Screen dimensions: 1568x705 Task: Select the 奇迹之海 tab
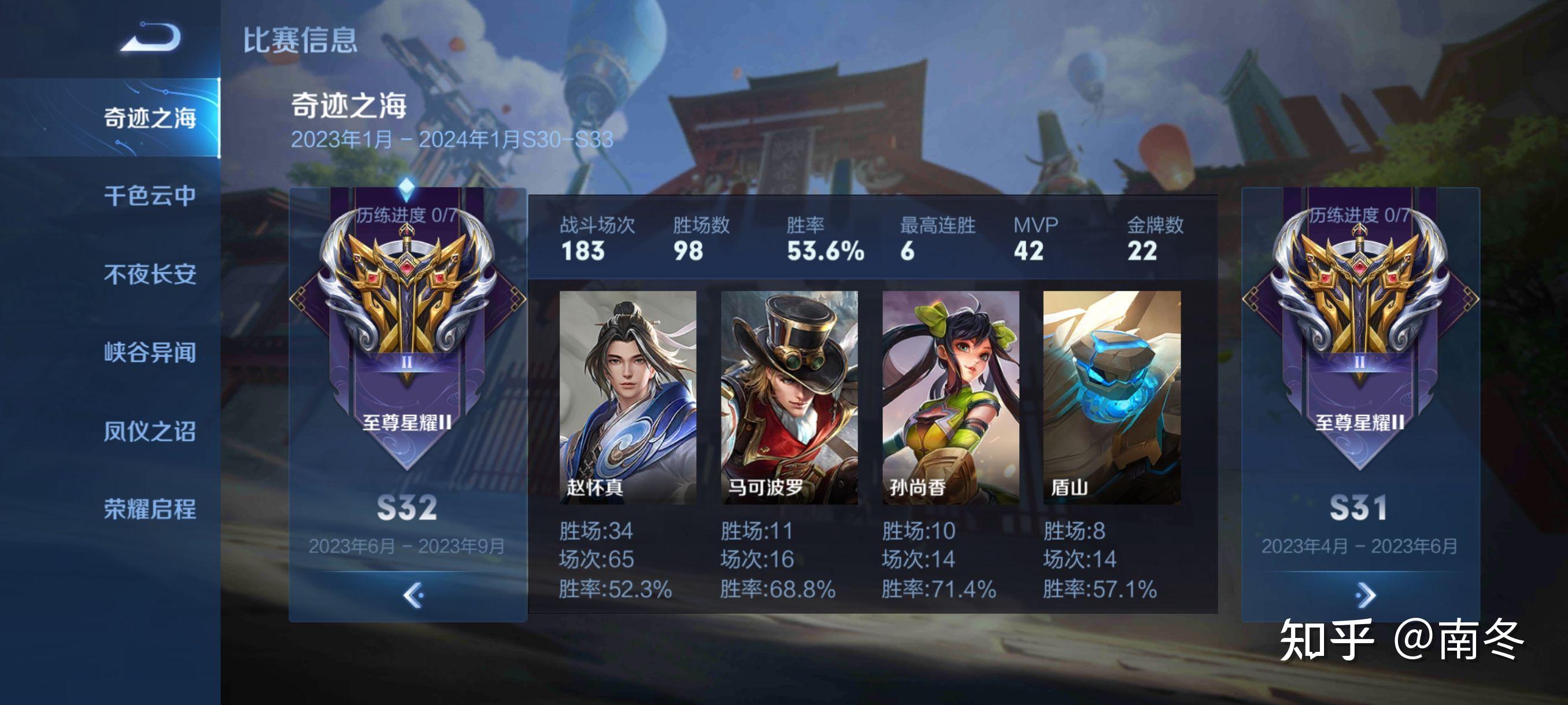click(x=150, y=117)
